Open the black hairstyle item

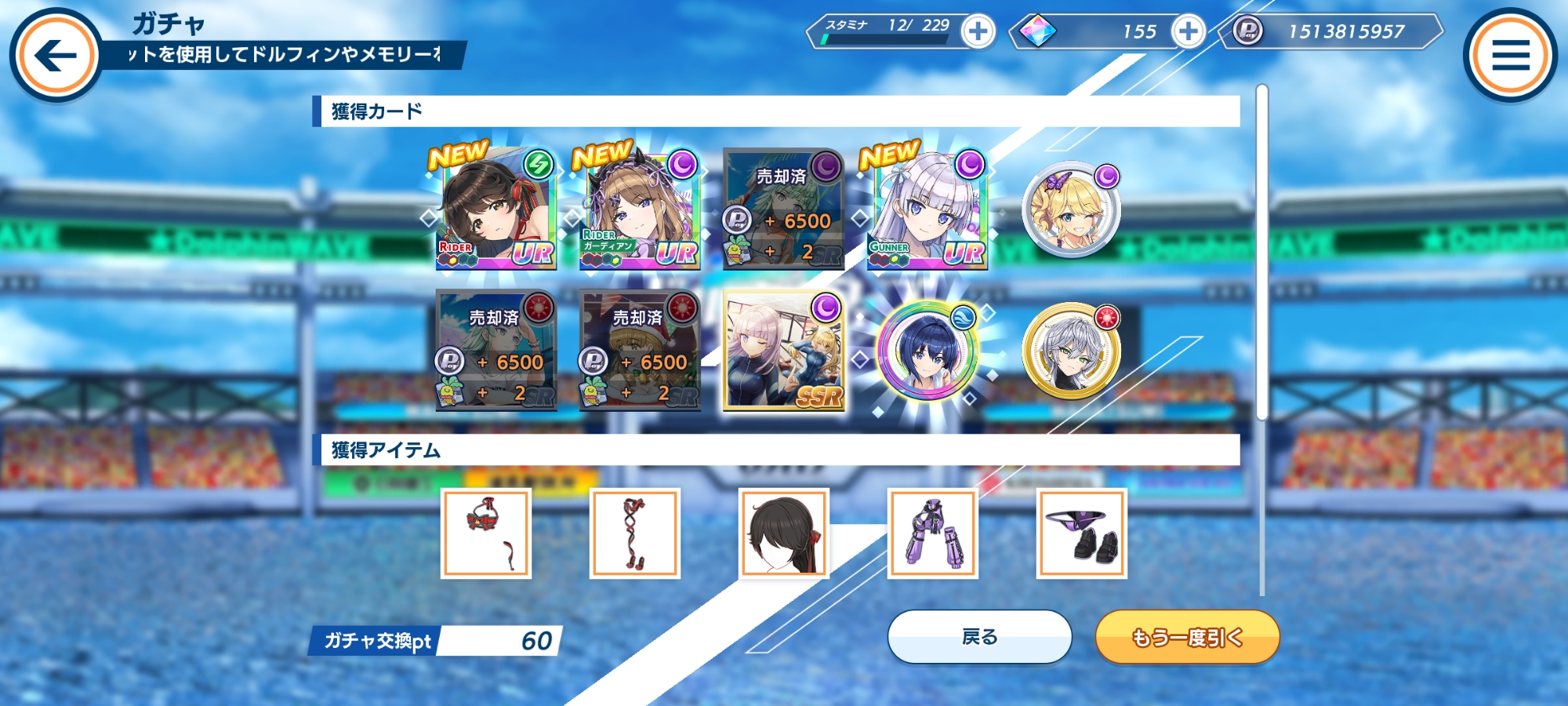[x=784, y=533]
